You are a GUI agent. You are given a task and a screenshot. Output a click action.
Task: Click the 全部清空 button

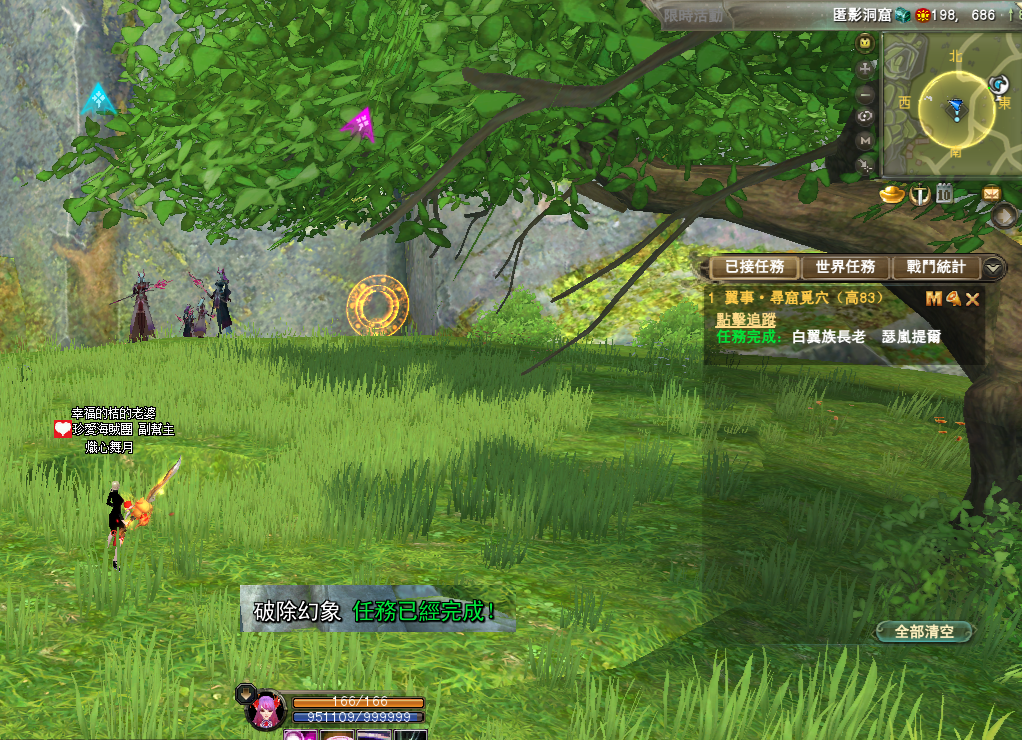click(924, 631)
